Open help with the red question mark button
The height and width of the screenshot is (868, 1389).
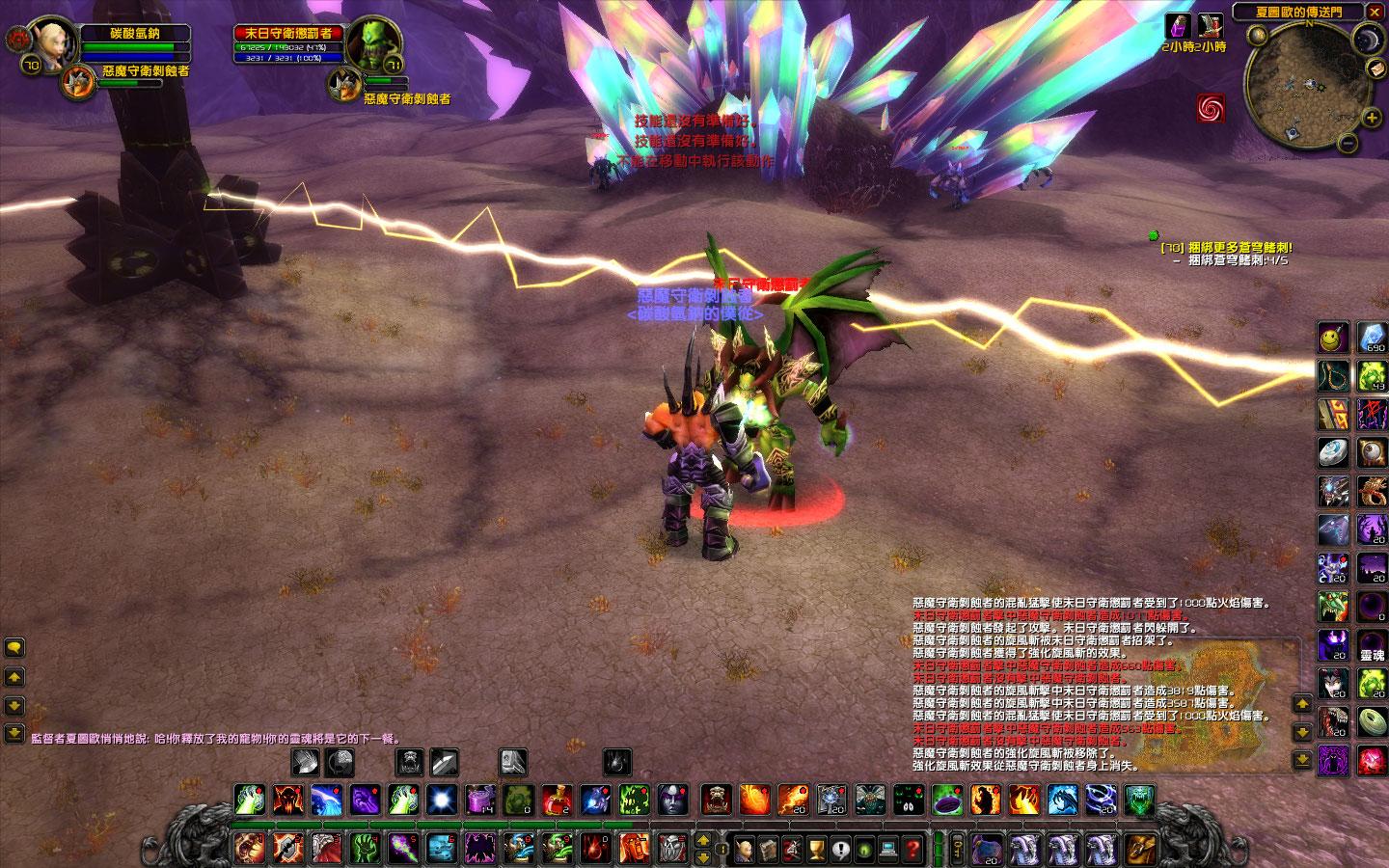click(912, 850)
